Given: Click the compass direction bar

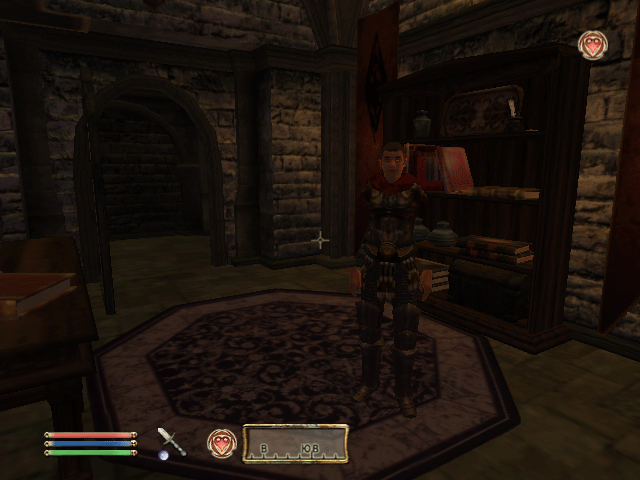Looking at the screenshot, I should point(296,443).
